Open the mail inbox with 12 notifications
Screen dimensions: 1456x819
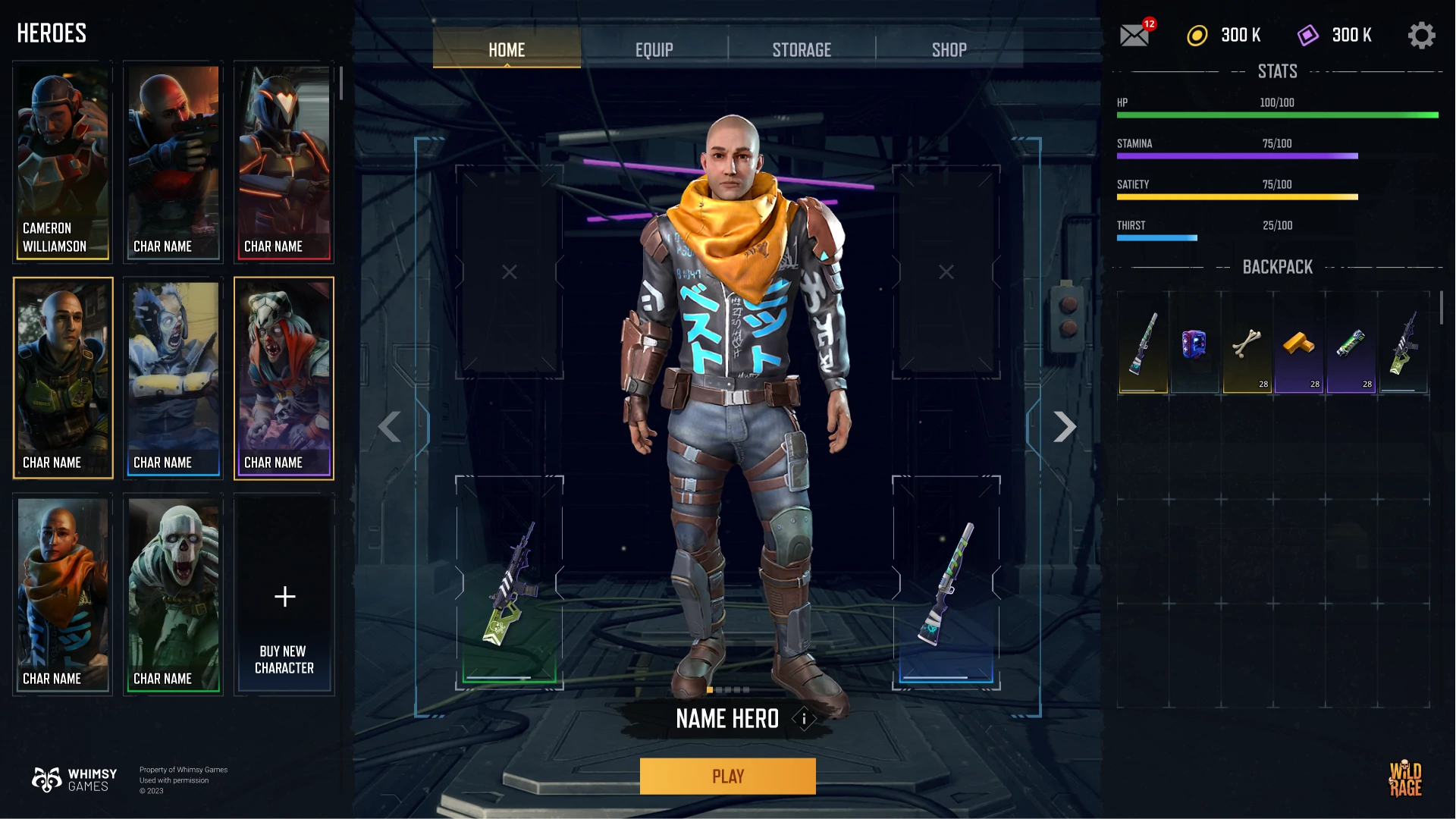1134,35
